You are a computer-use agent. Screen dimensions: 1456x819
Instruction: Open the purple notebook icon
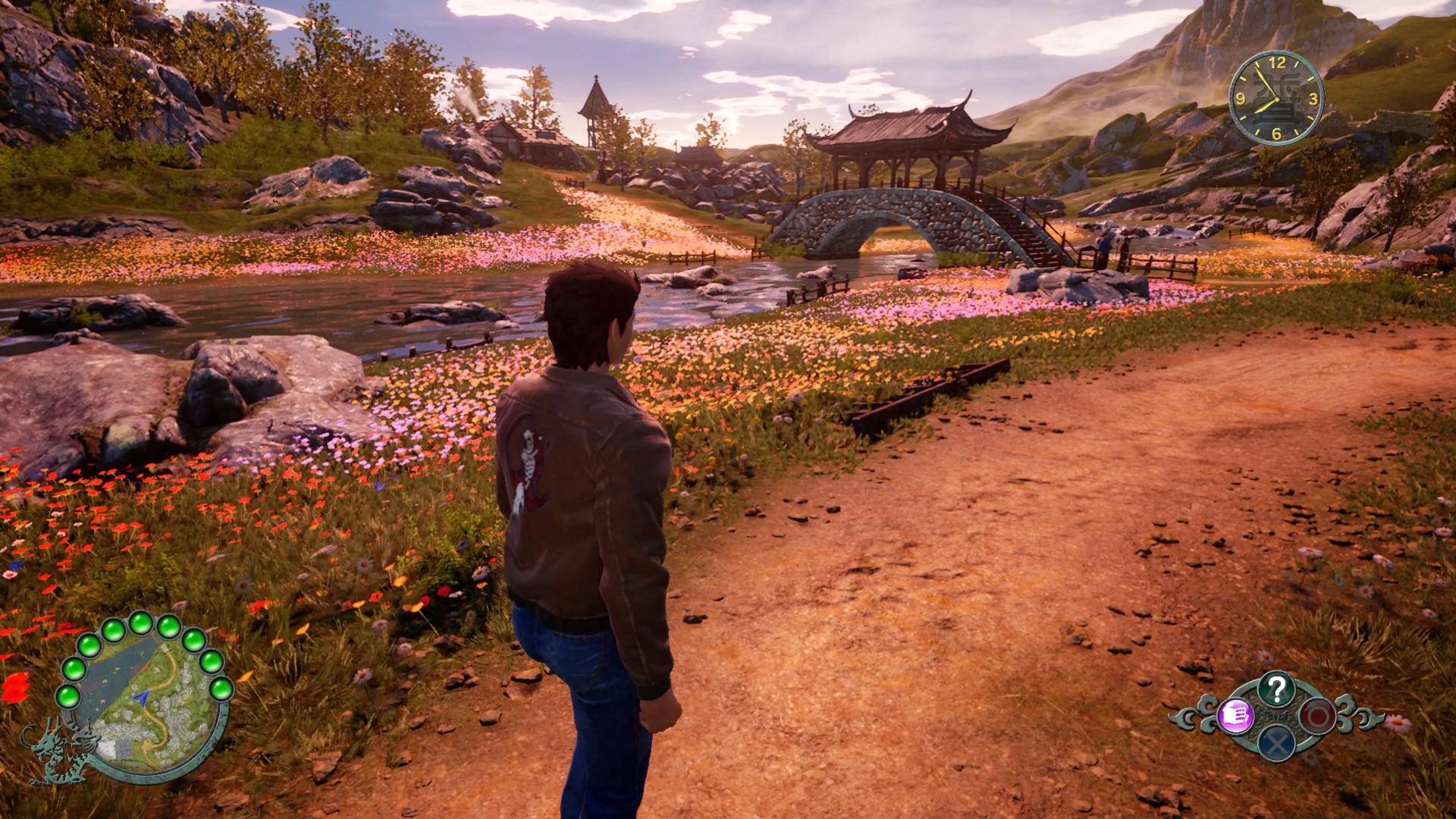point(1235,715)
